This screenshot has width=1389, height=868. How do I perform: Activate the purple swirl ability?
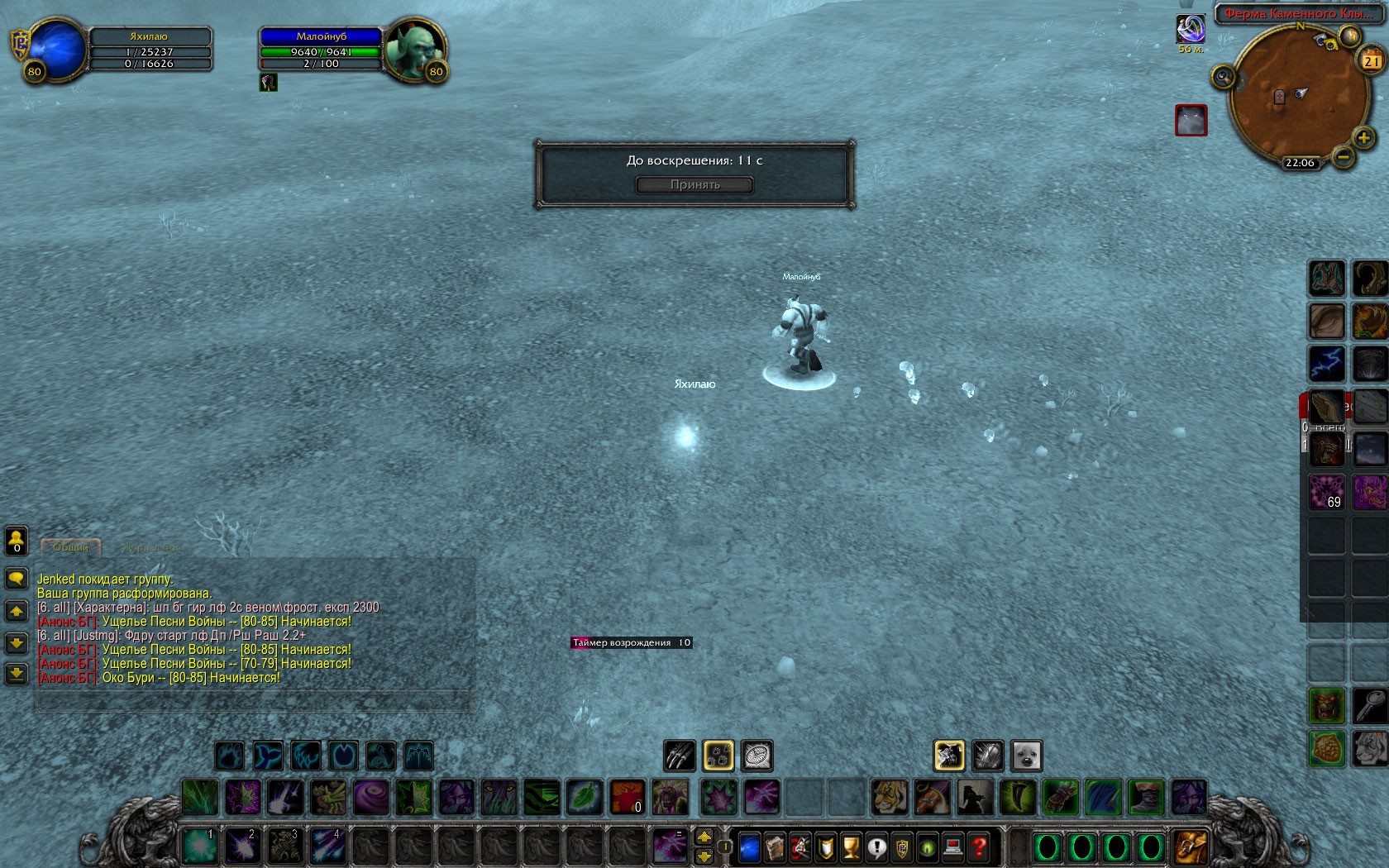point(370,797)
